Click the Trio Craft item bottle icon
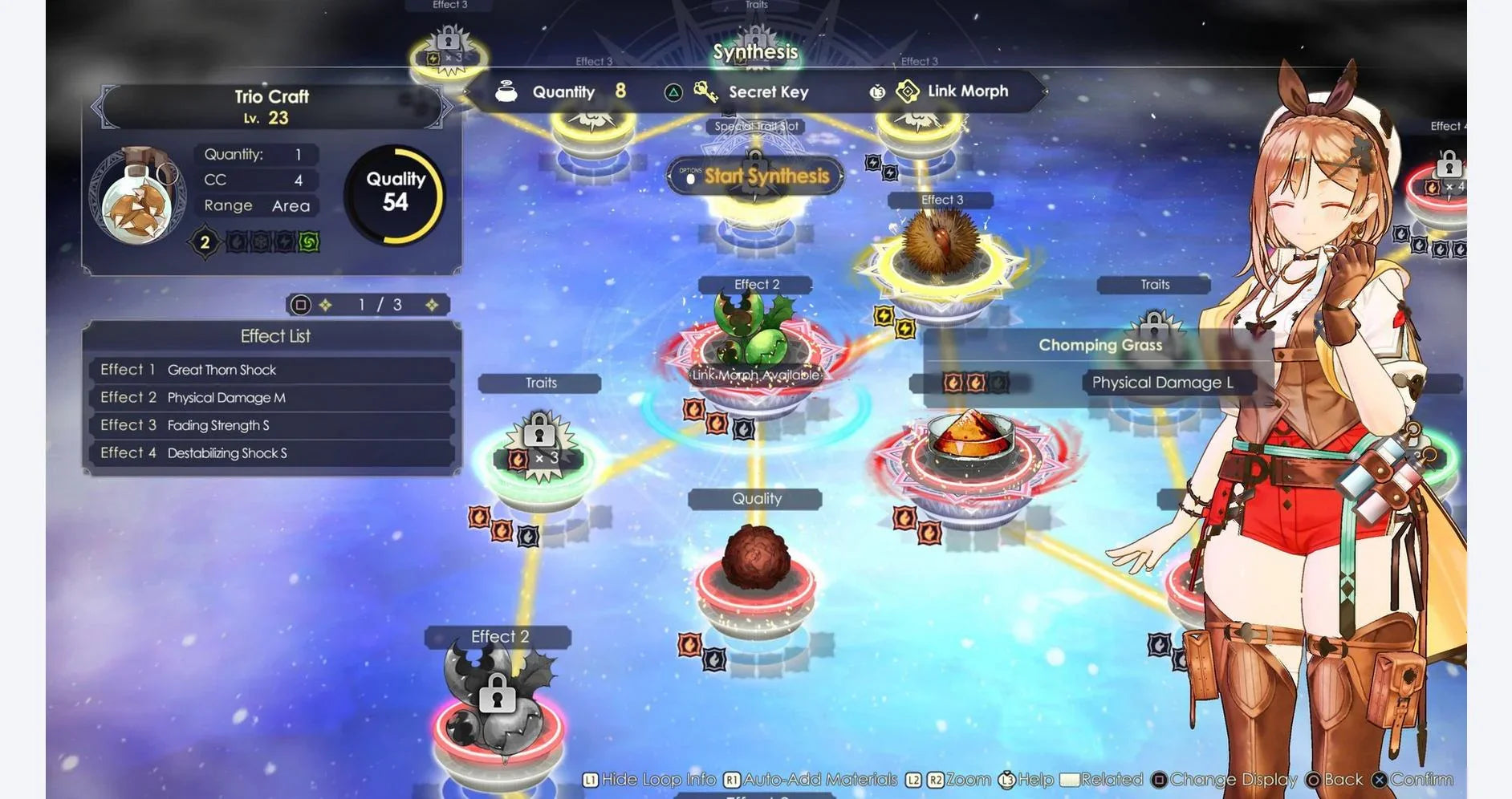 click(x=138, y=197)
